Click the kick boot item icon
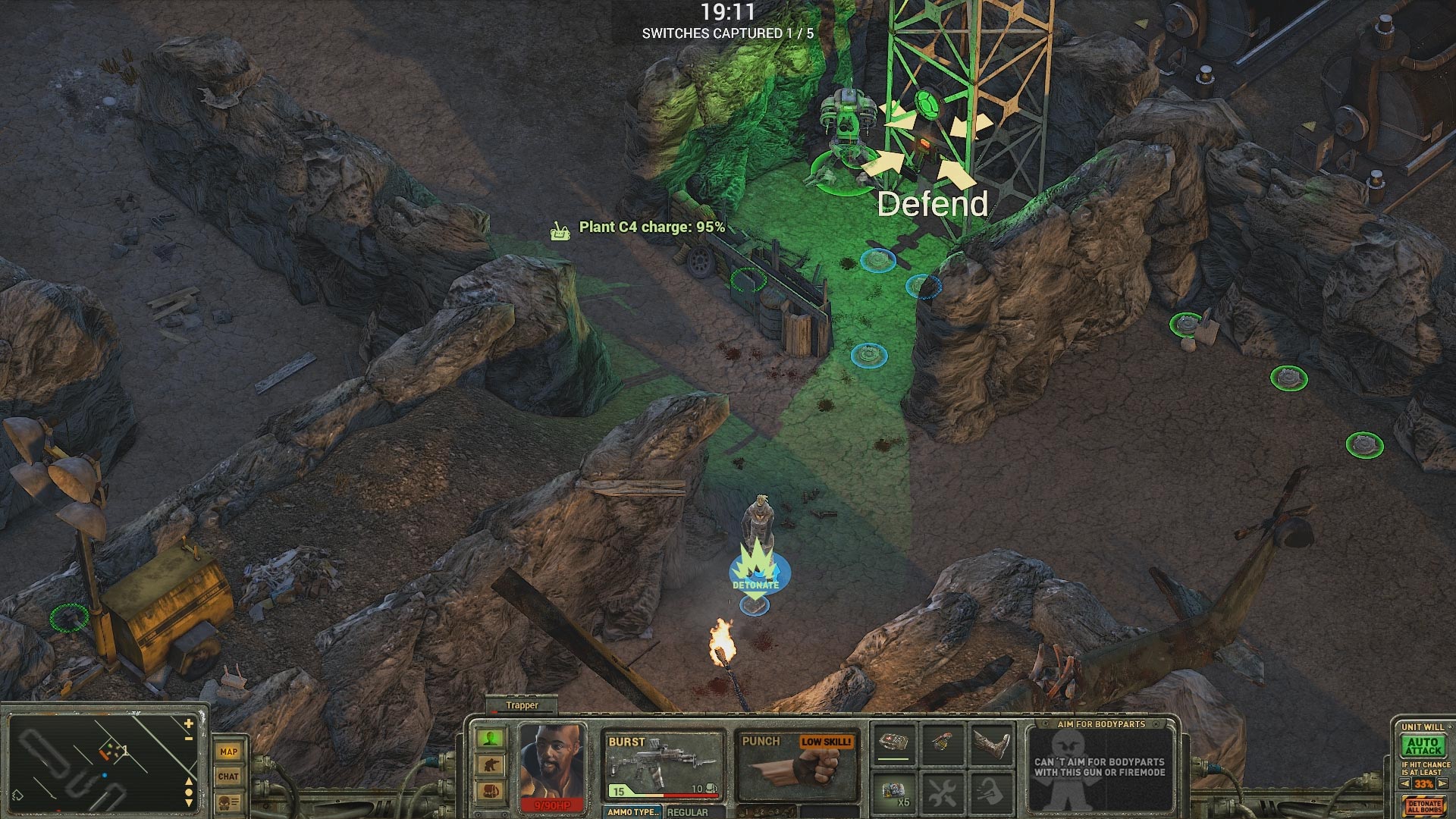1456x819 pixels. 991,743
